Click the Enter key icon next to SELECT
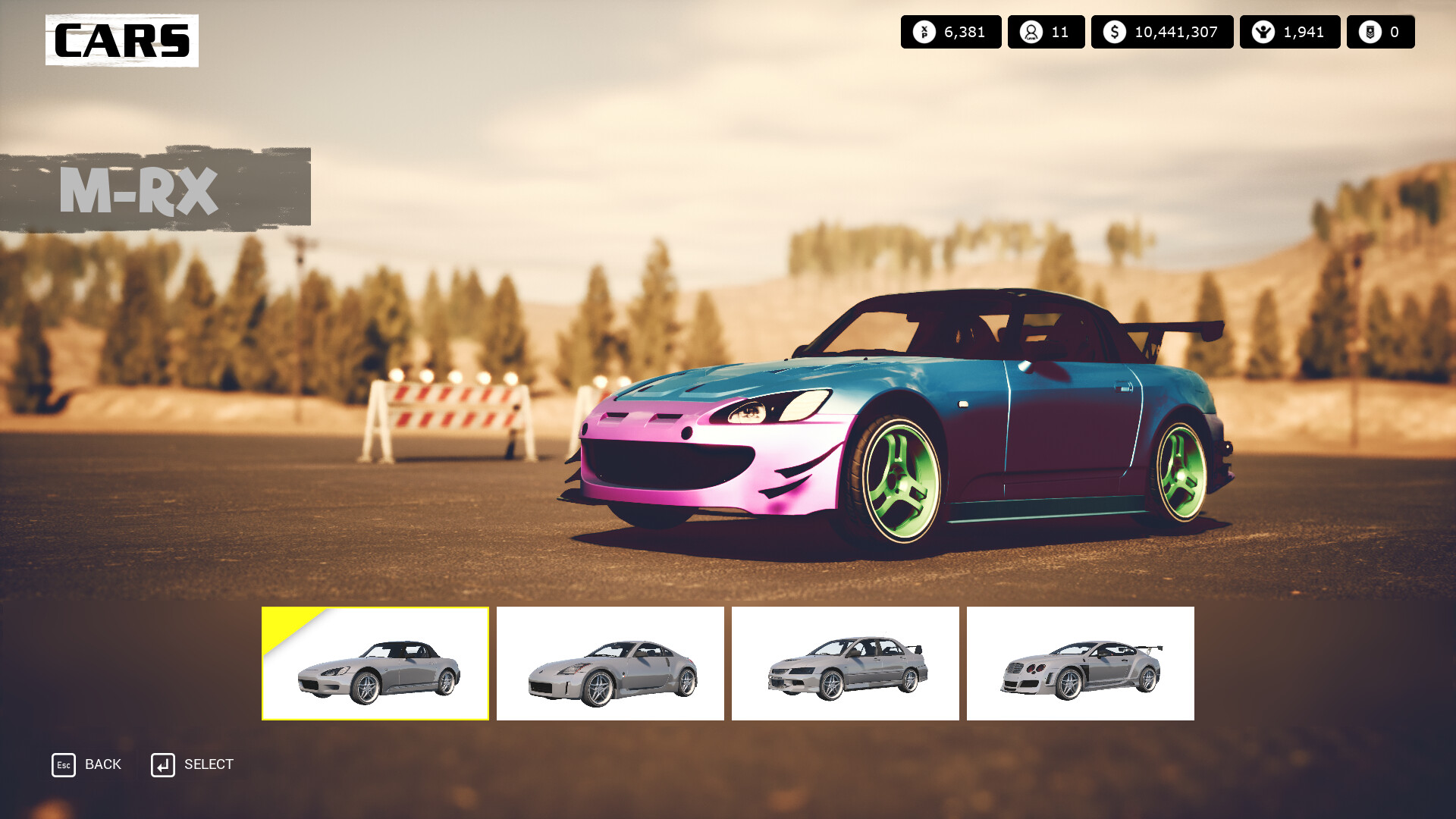This screenshot has width=1456, height=819. click(x=163, y=764)
